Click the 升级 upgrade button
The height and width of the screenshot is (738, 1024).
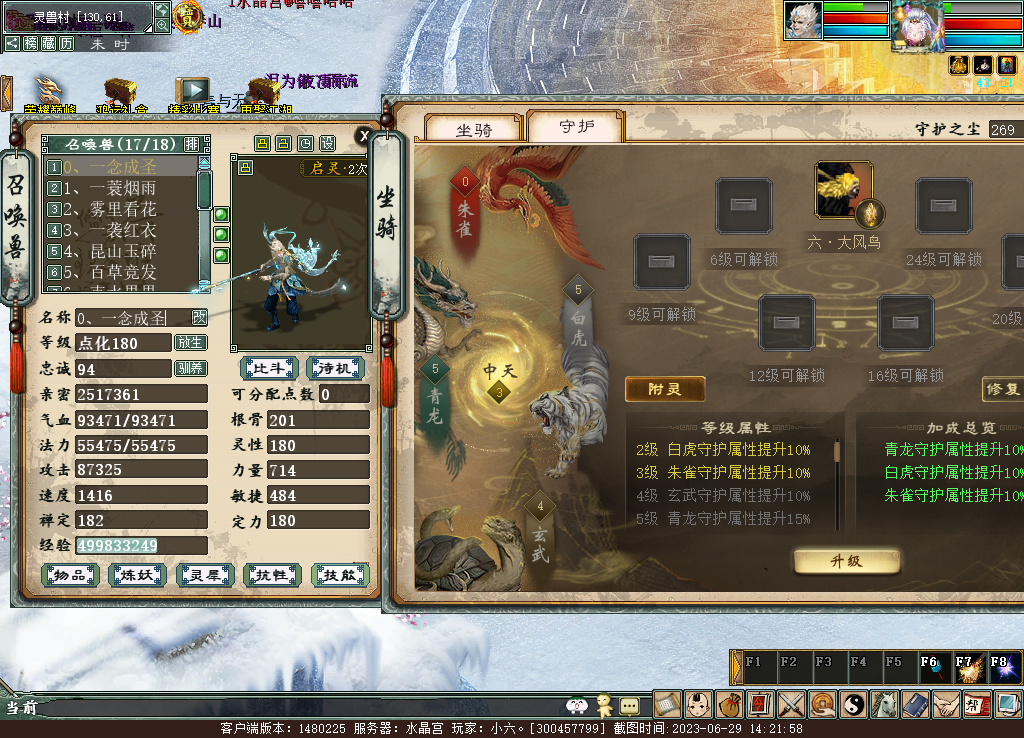coord(846,561)
